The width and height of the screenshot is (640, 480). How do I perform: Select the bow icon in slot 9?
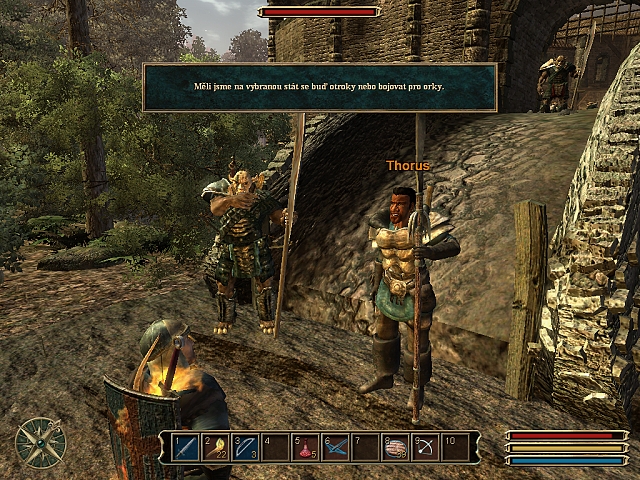(426, 447)
